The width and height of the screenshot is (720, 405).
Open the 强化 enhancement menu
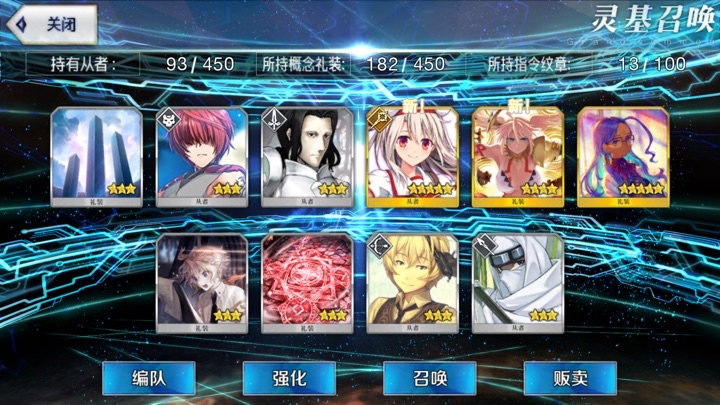pos(289,378)
